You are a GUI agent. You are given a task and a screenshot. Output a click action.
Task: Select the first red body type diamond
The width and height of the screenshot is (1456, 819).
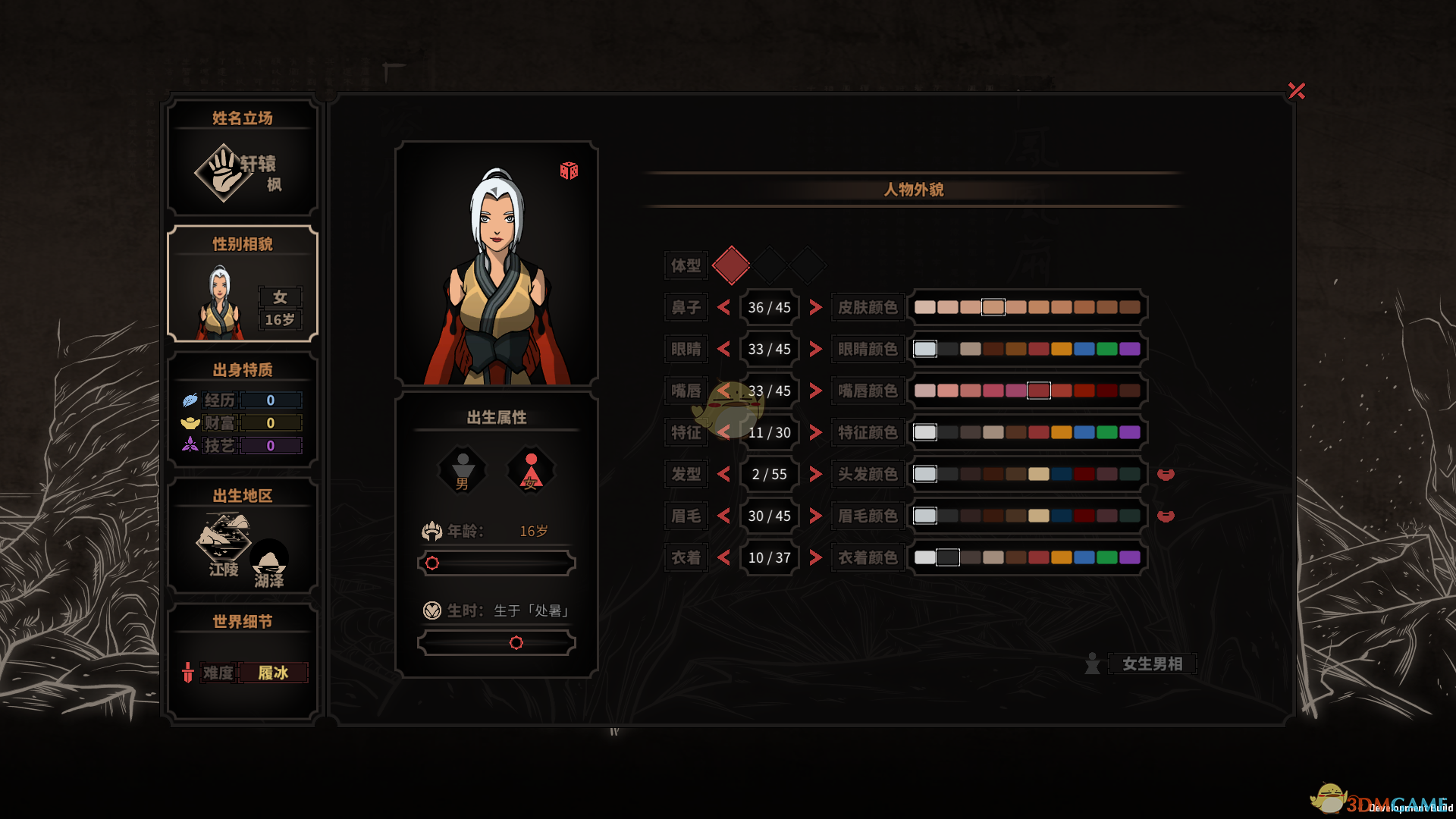(731, 265)
